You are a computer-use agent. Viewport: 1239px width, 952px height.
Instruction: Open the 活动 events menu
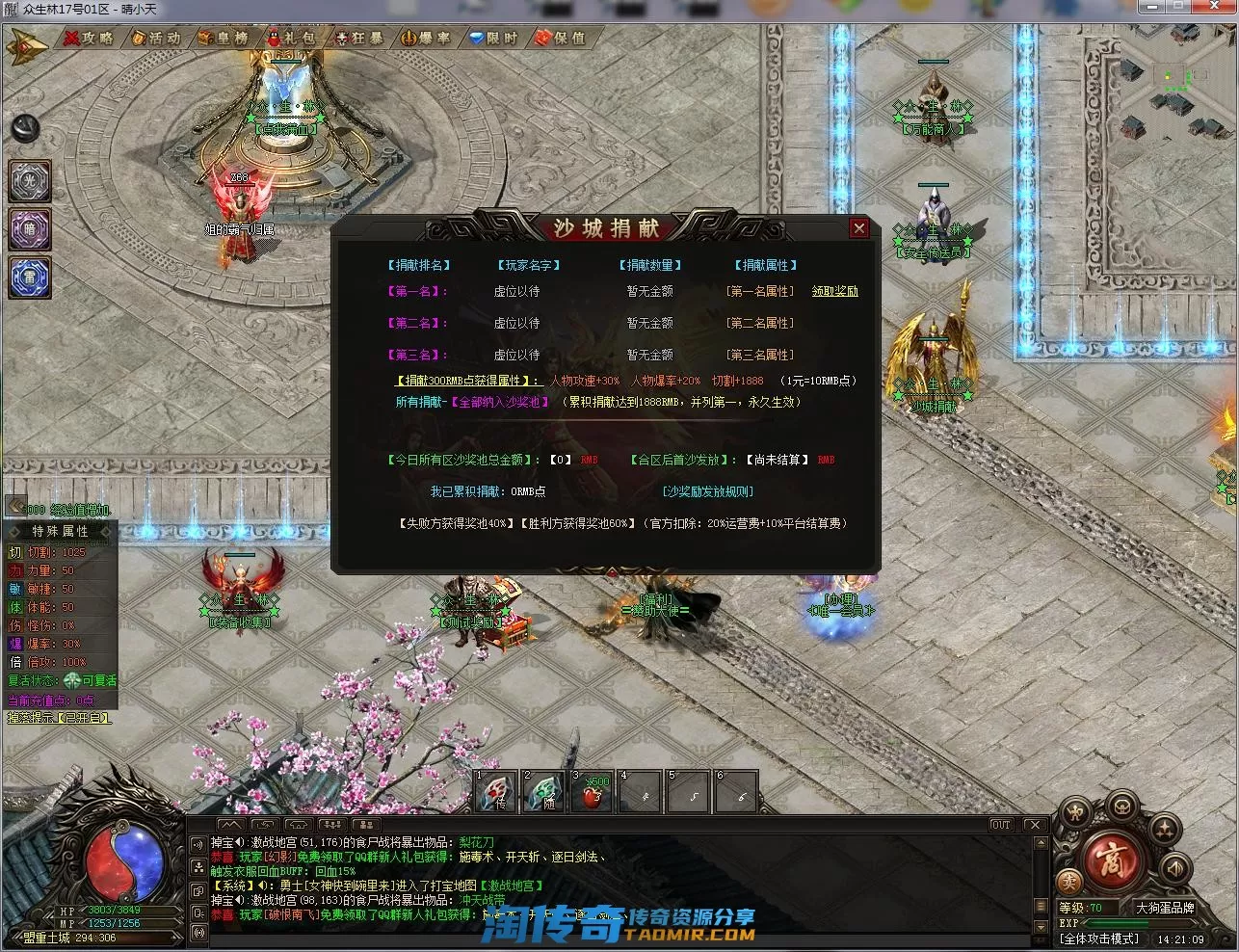point(156,38)
